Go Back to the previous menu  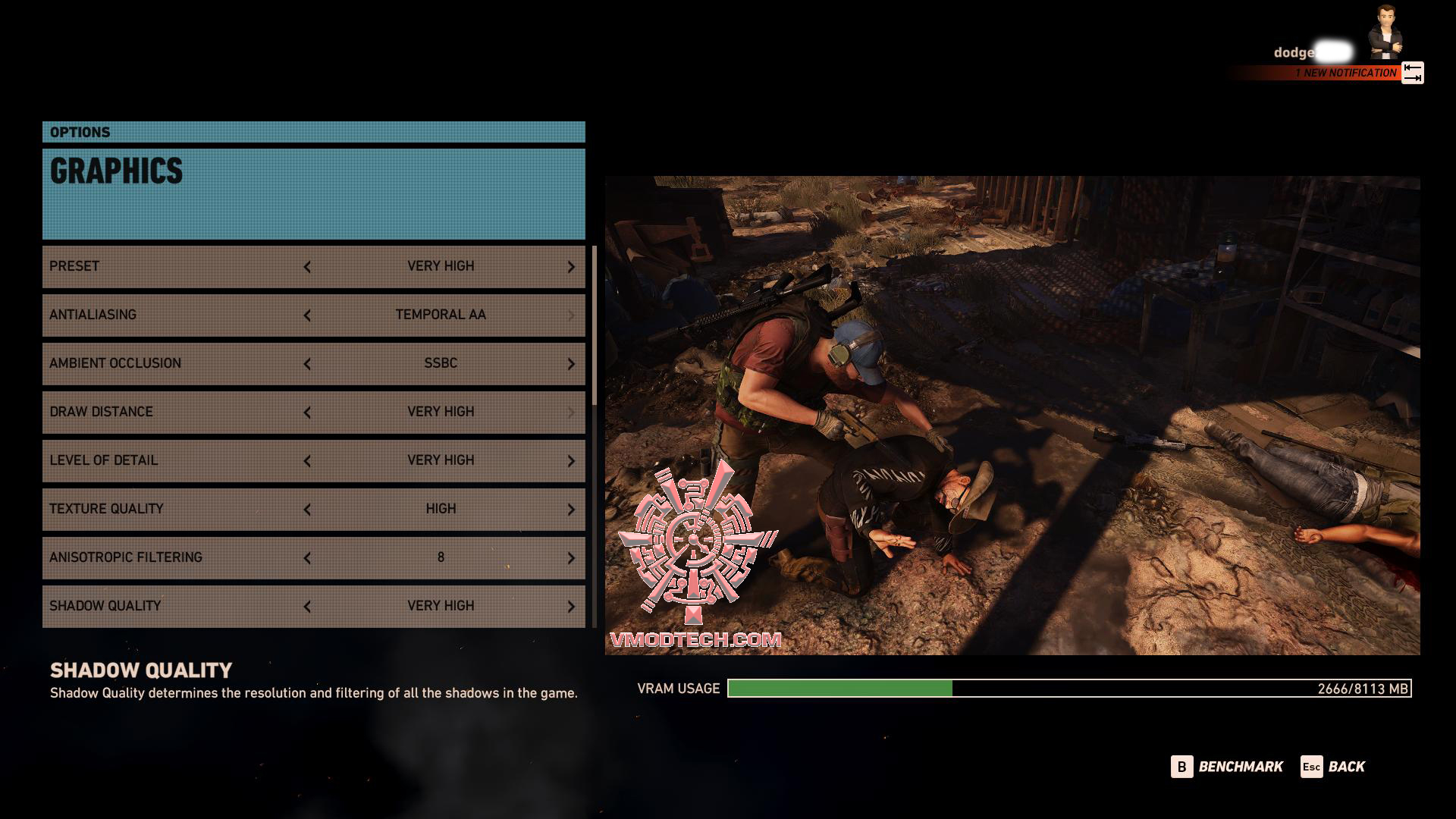point(1333,767)
